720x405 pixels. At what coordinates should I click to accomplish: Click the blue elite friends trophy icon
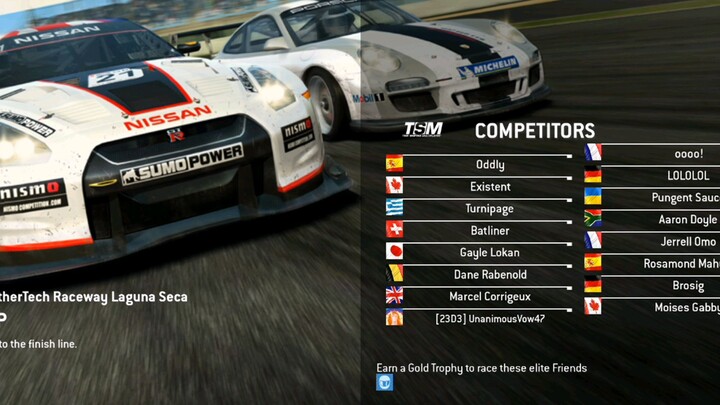coord(385,382)
